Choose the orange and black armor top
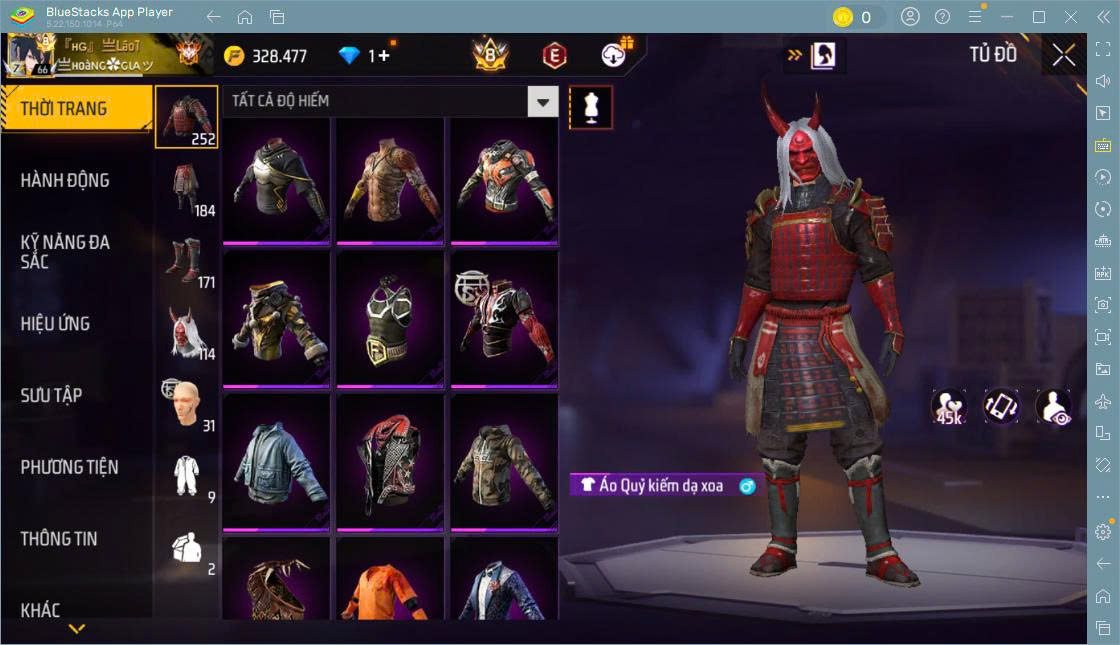 click(504, 179)
